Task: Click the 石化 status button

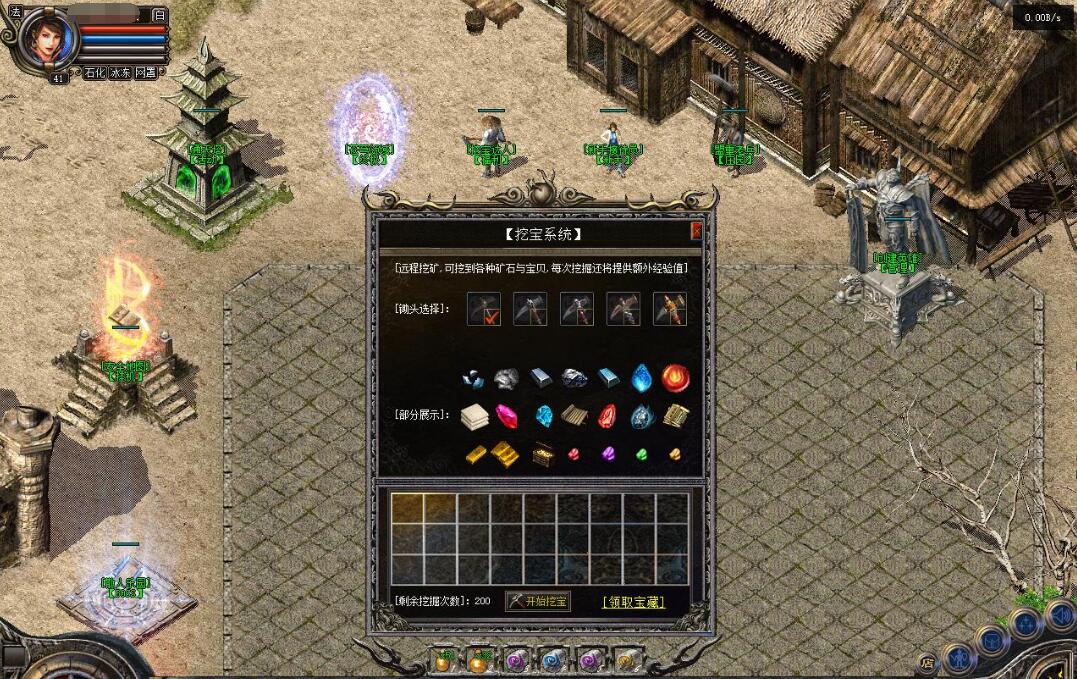Action: pos(94,73)
